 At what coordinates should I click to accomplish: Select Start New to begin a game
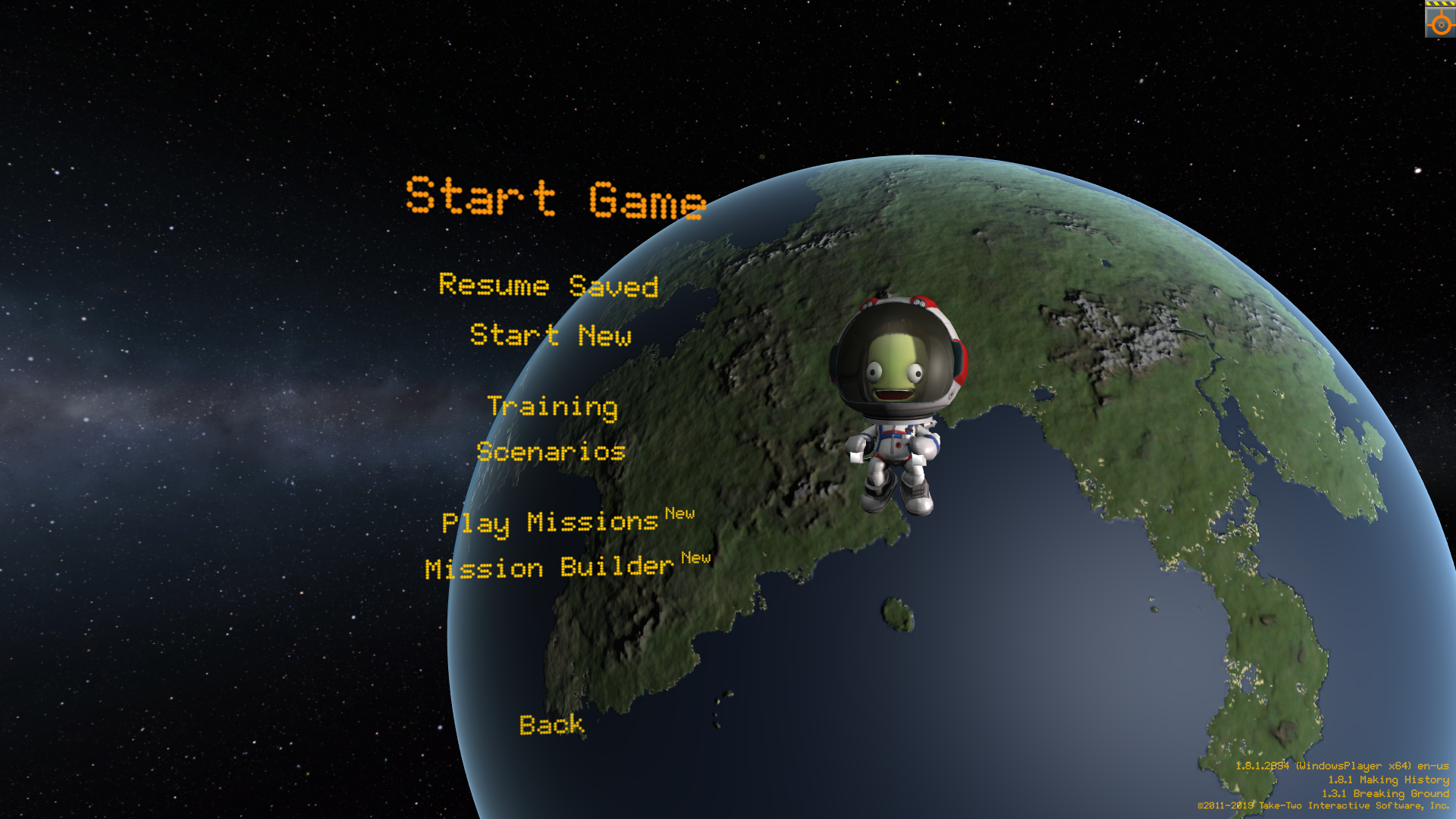pos(551,336)
